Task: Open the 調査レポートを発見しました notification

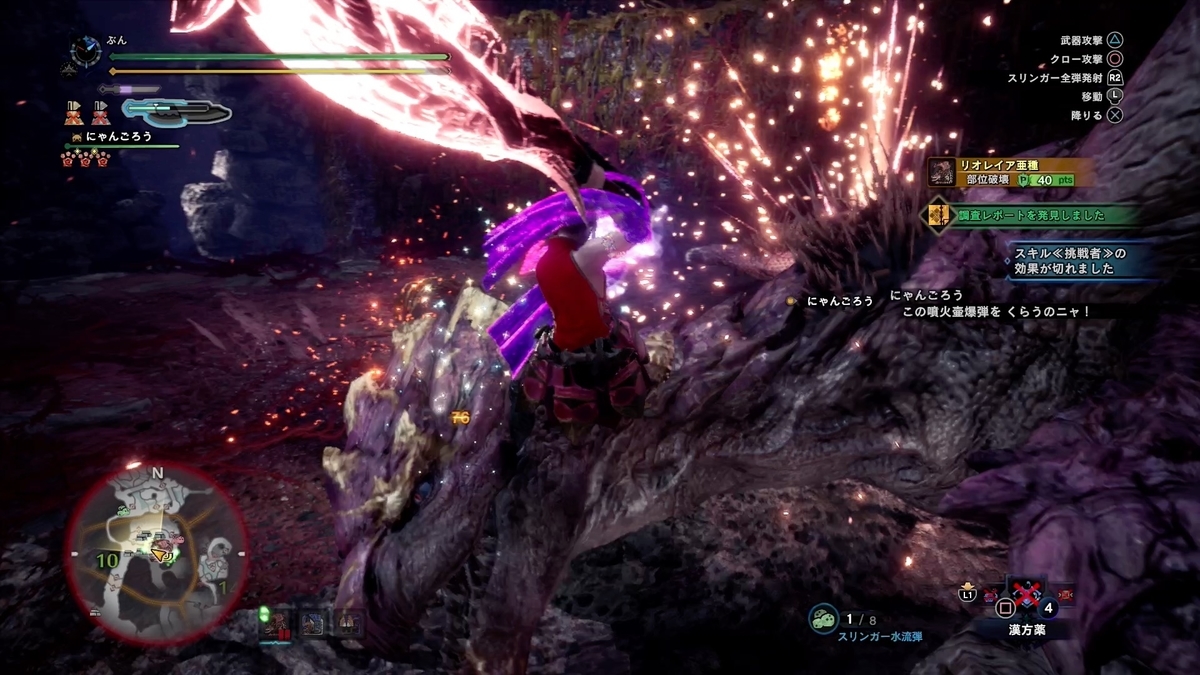Action: pyautogui.click(x=1030, y=215)
